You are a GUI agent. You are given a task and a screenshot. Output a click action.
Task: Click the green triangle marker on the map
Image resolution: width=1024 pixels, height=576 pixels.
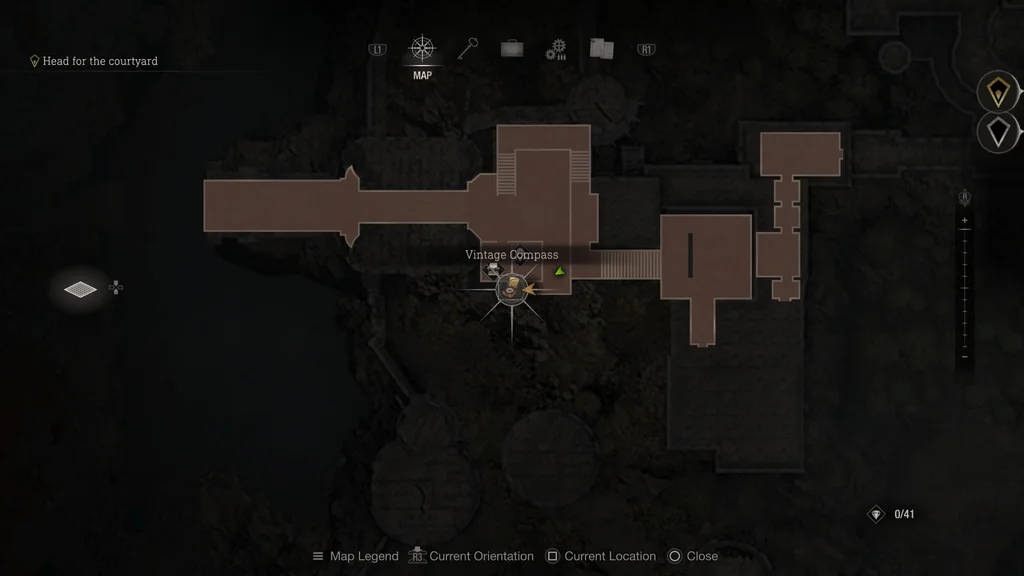pyautogui.click(x=560, y=271)
